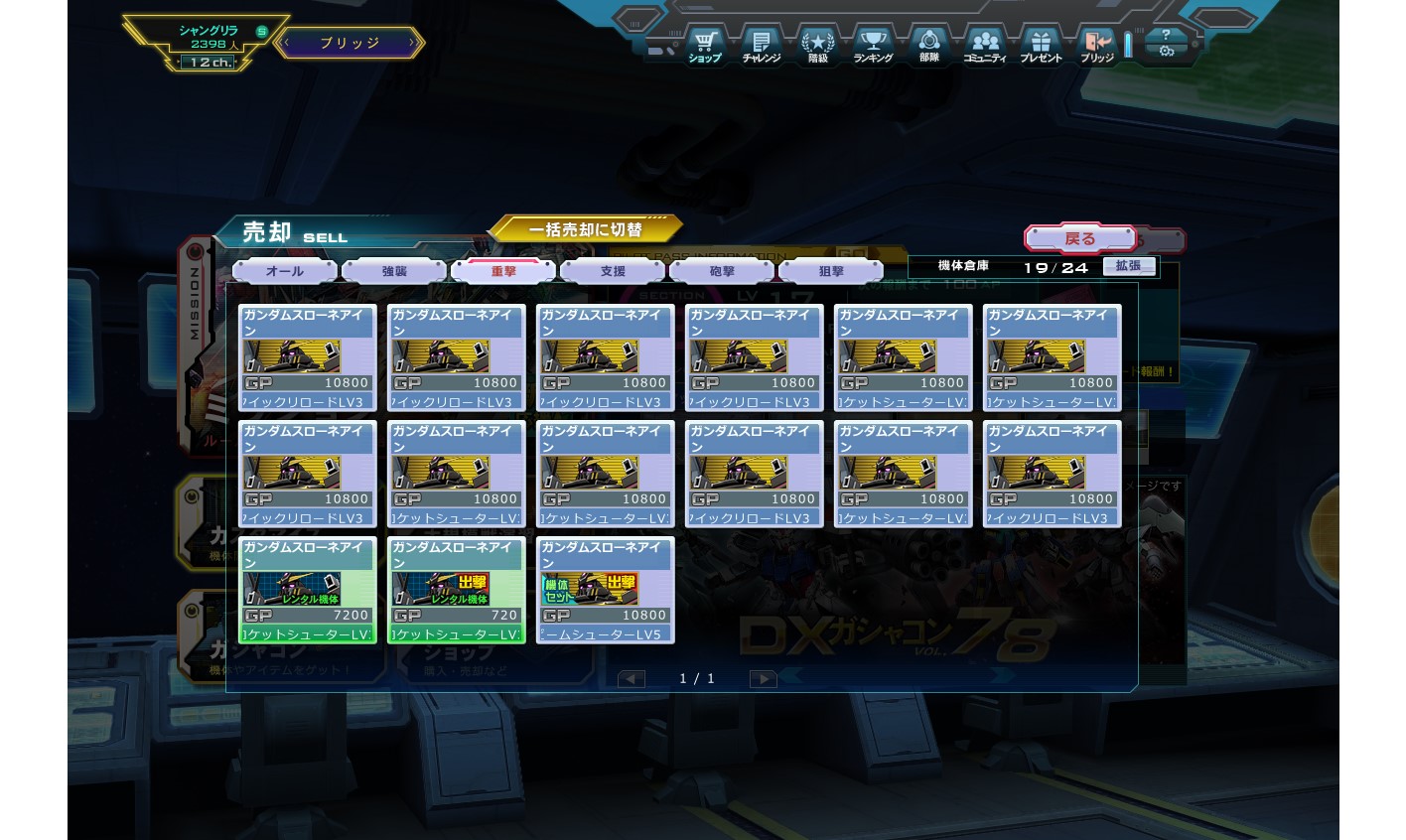
Task: Open the 狙撃 sniper tab
Action: click(831, 271)
